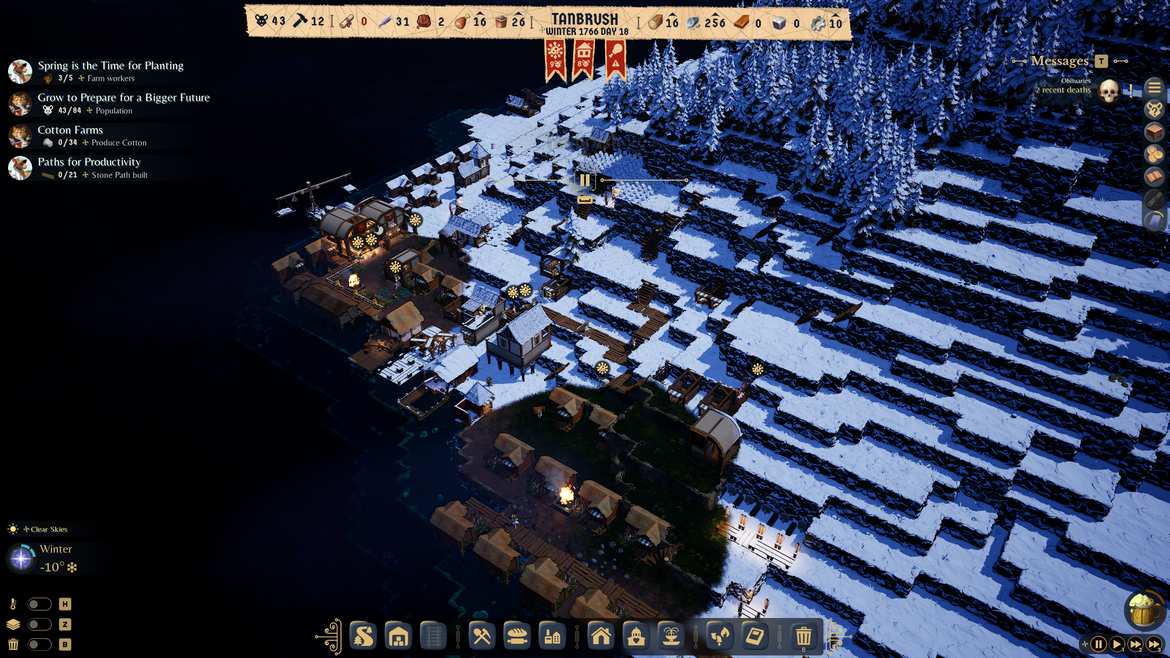Viewport: 1170px width, 658px height.
Task: Open the book icon in build toolbar
Action: [754, 635]
